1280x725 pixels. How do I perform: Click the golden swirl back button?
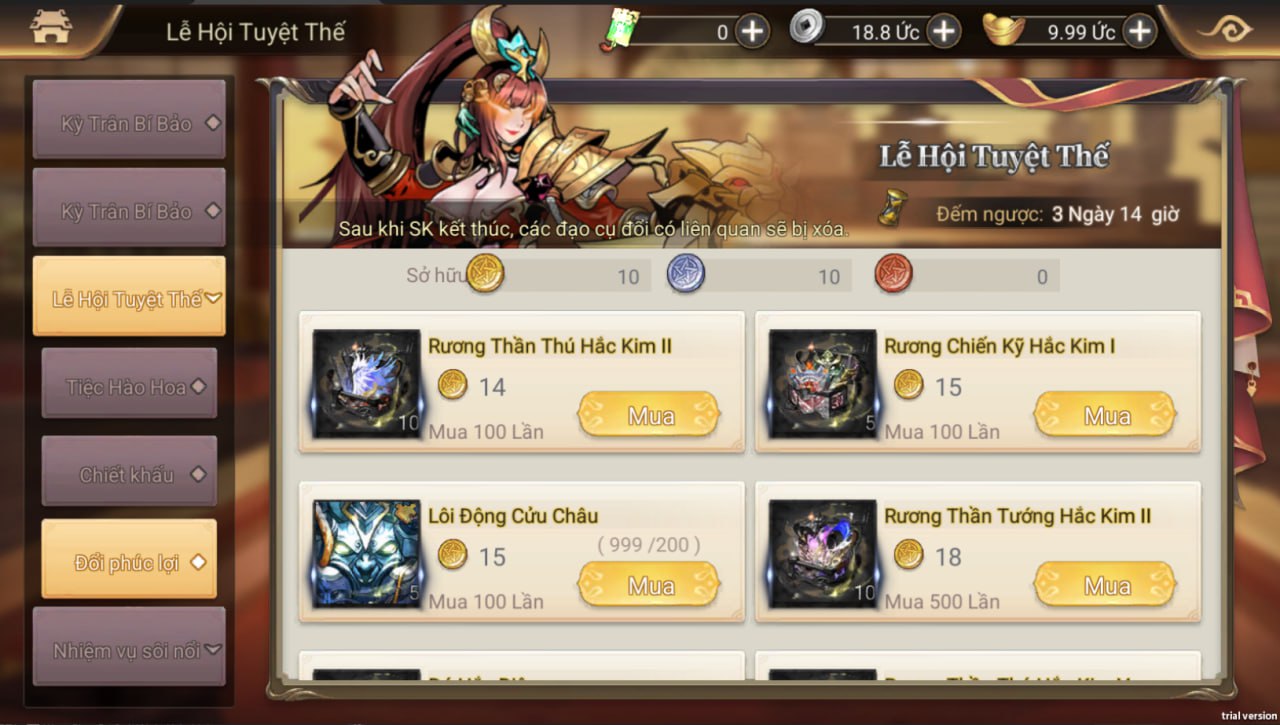(1225, 30)
